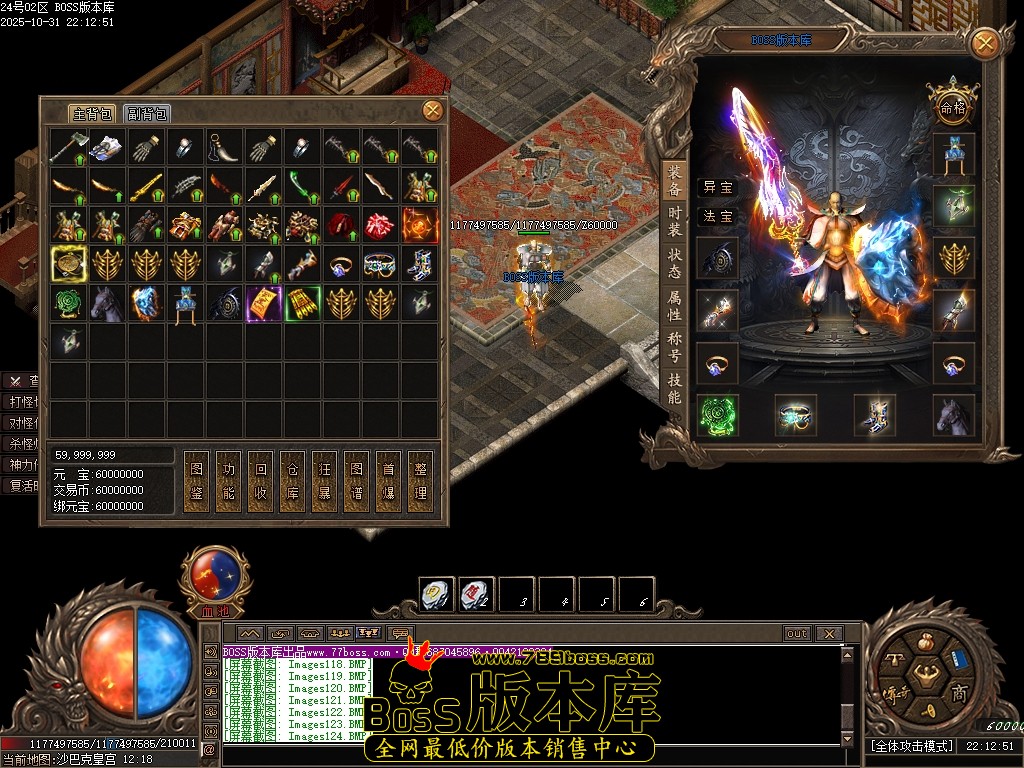This screenshot has height=768, width=1024.
Task: Sort the bag with the 整理 button
Action: click(420, 481)
